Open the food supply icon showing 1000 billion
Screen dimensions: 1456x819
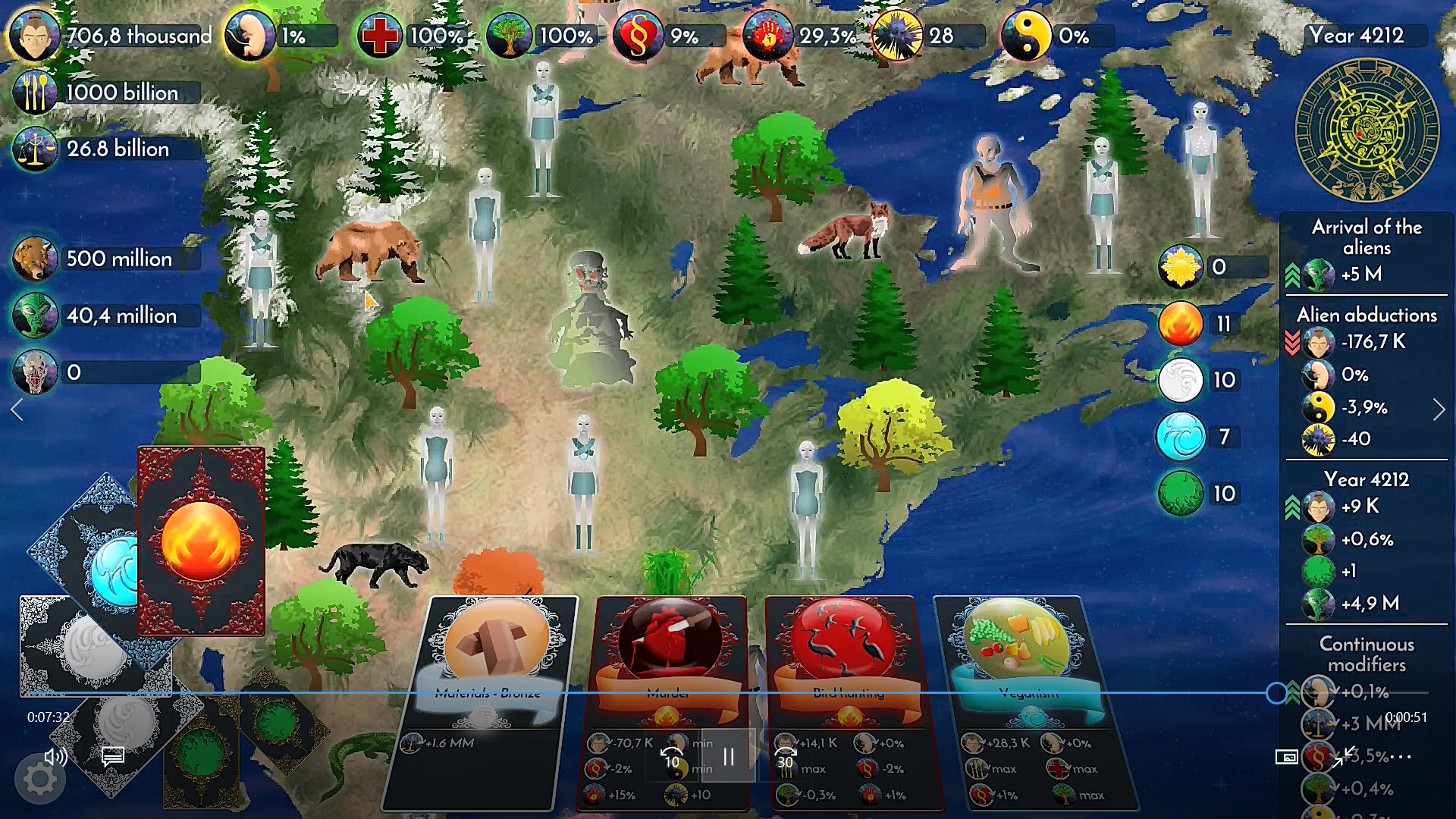(x=34, y=92)
